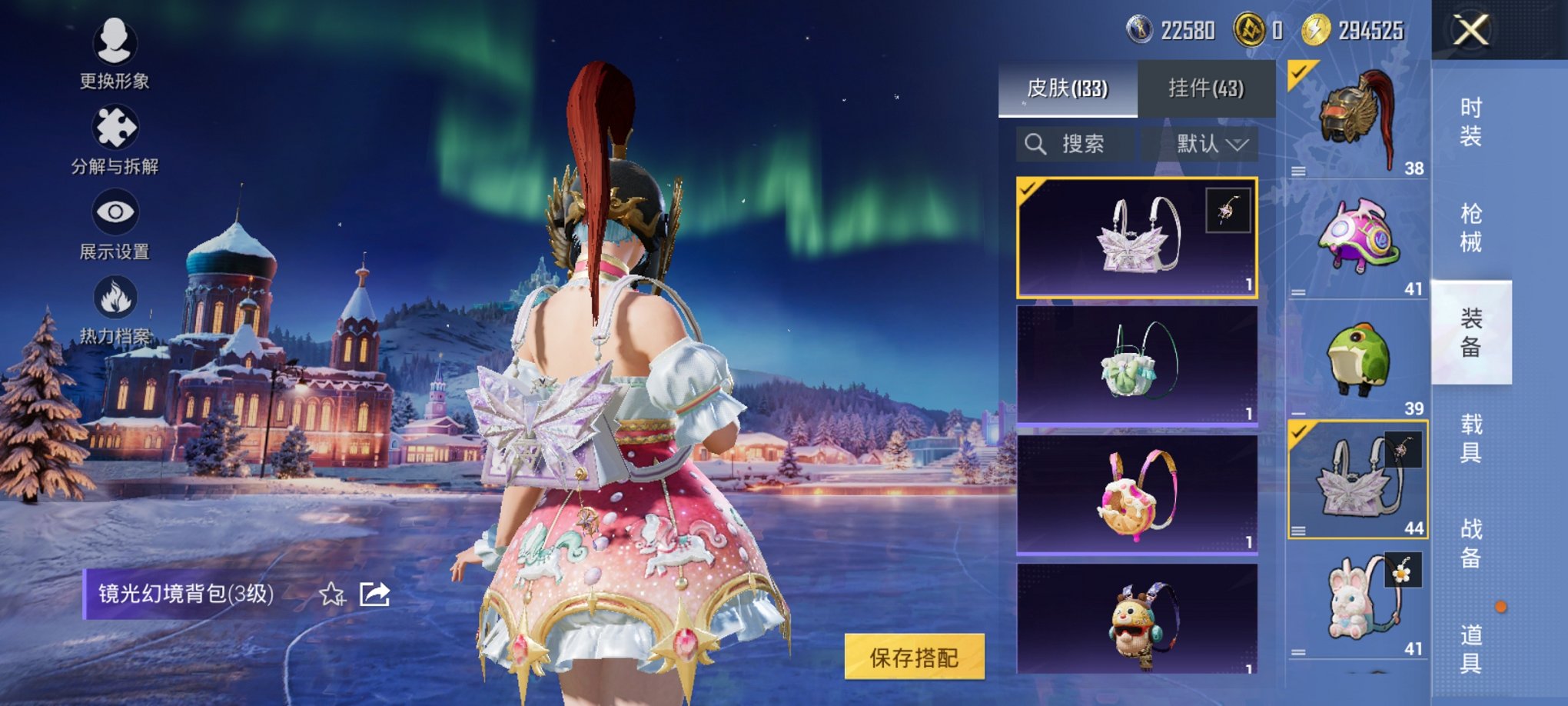
Task: Select the 分解与拆解 puzzle icon
Action: click(114, 125)
